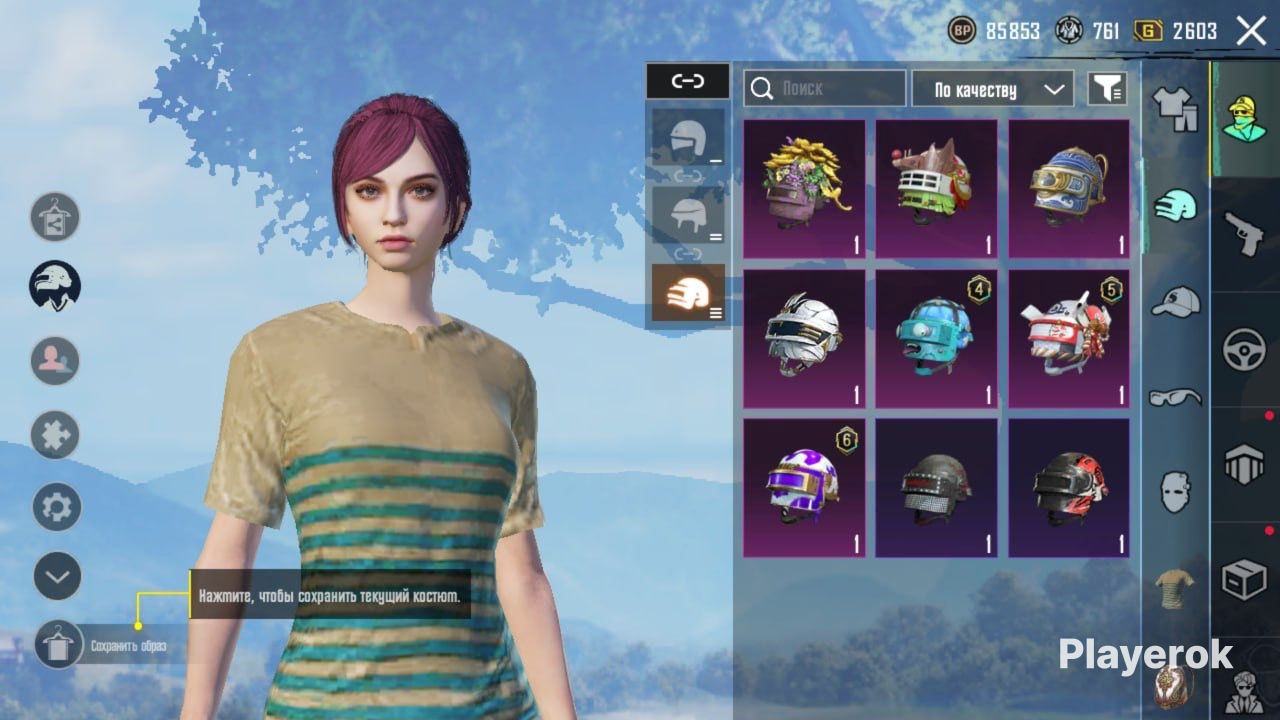1280x720 pixels.
Task: Select the flower-covered helmet skin
Action: click(x=804, y=189)
